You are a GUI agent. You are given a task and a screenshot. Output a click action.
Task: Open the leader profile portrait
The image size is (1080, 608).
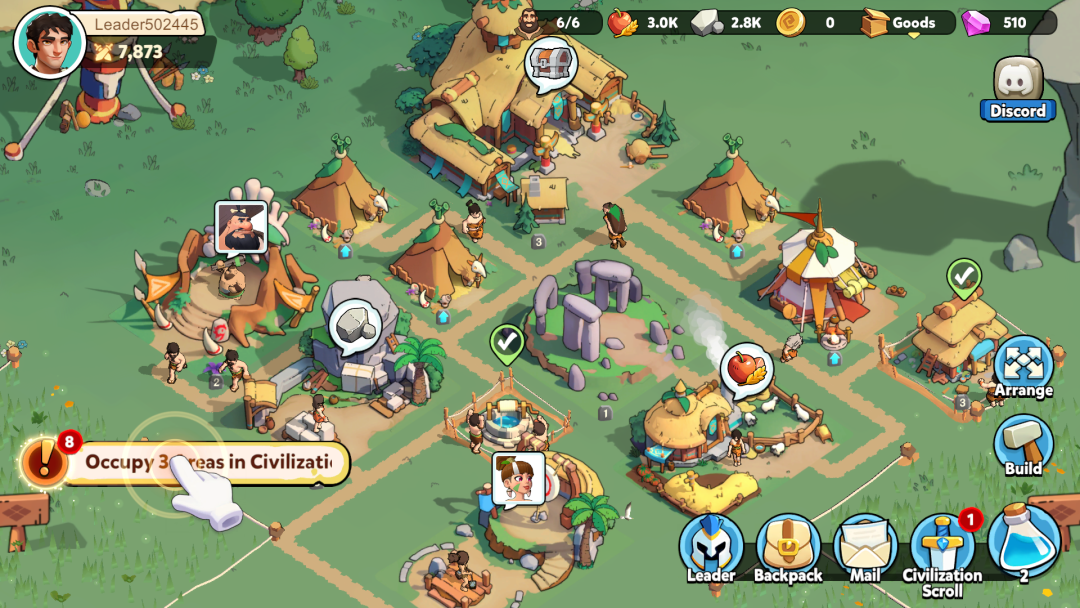49,42
